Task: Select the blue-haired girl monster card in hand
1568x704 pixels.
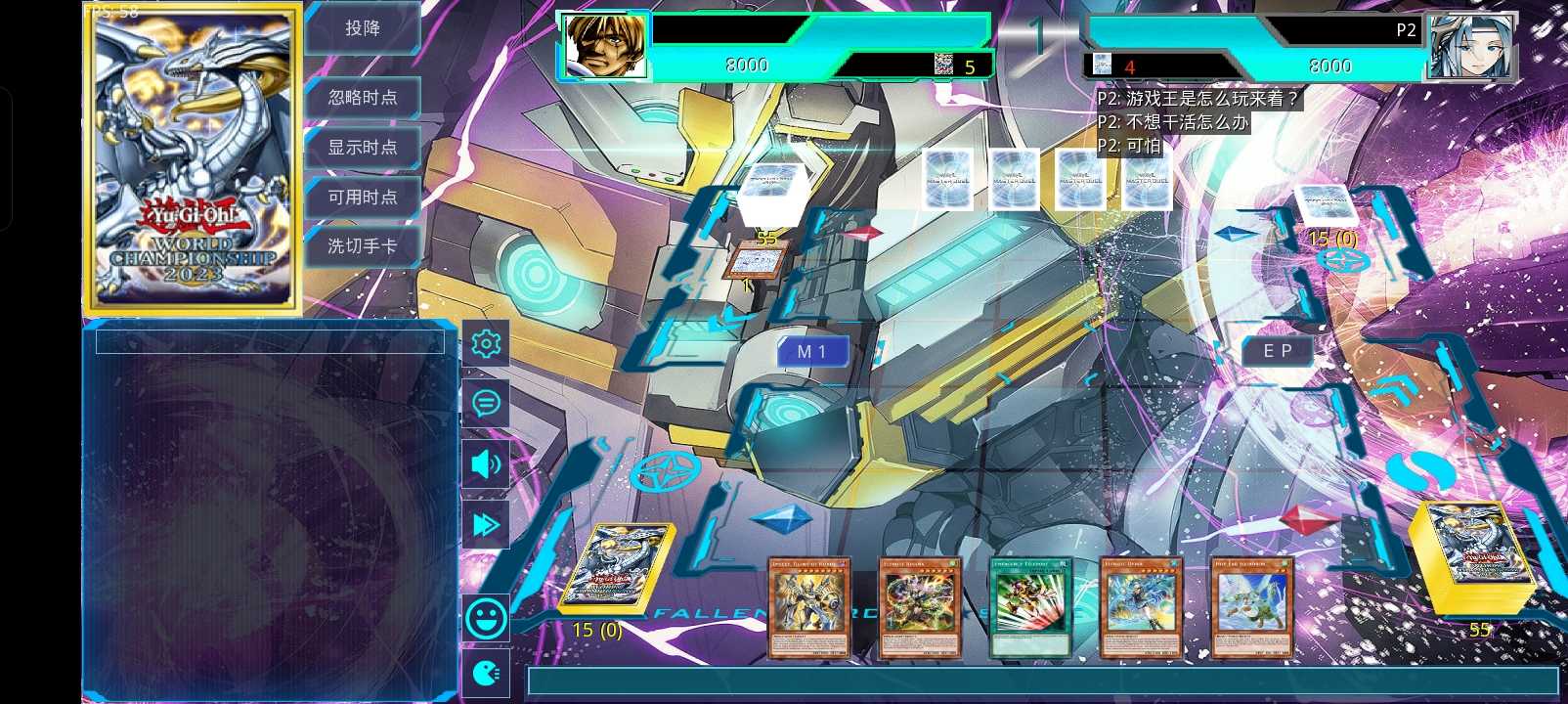Action: click(x=1141, y=607)
